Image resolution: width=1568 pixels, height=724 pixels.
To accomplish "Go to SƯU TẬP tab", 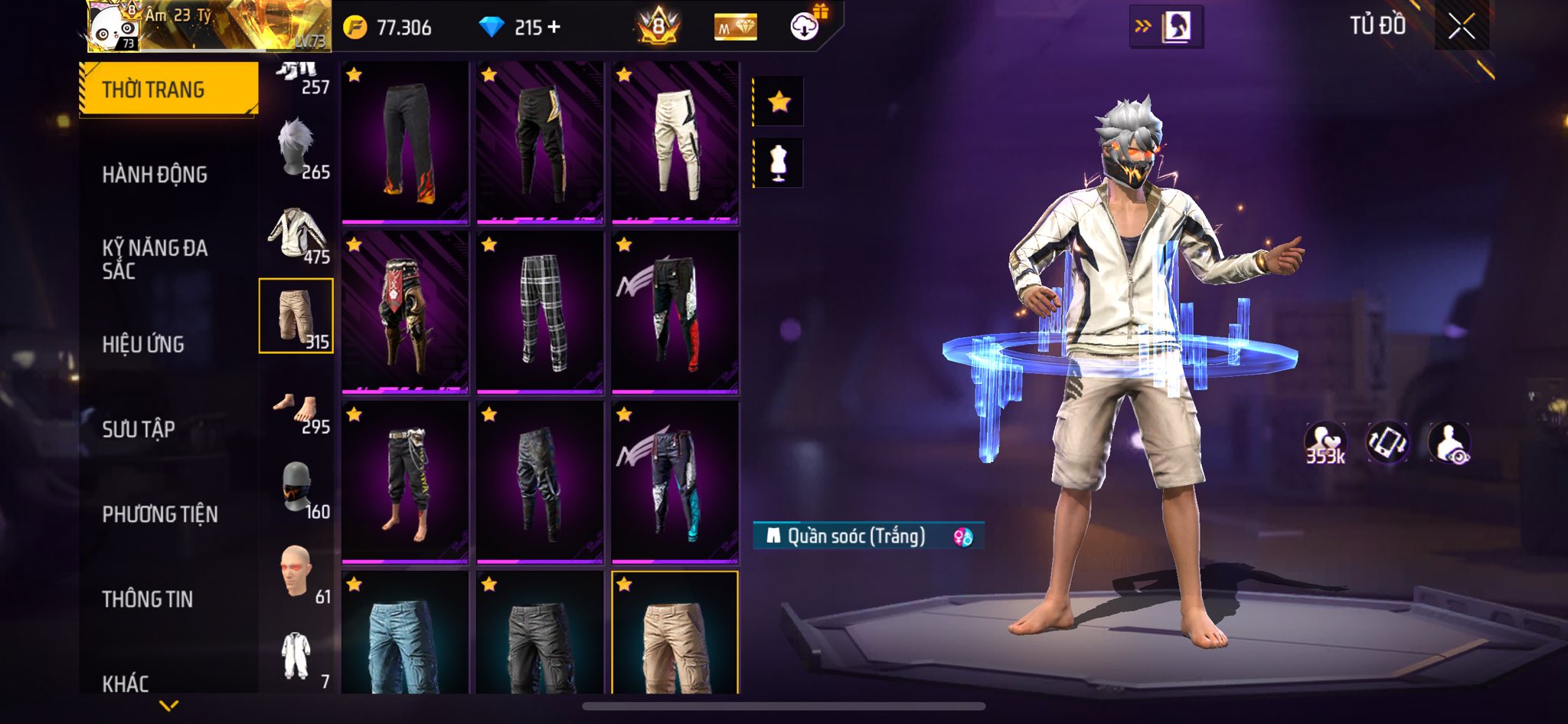I will pos(139,429).
